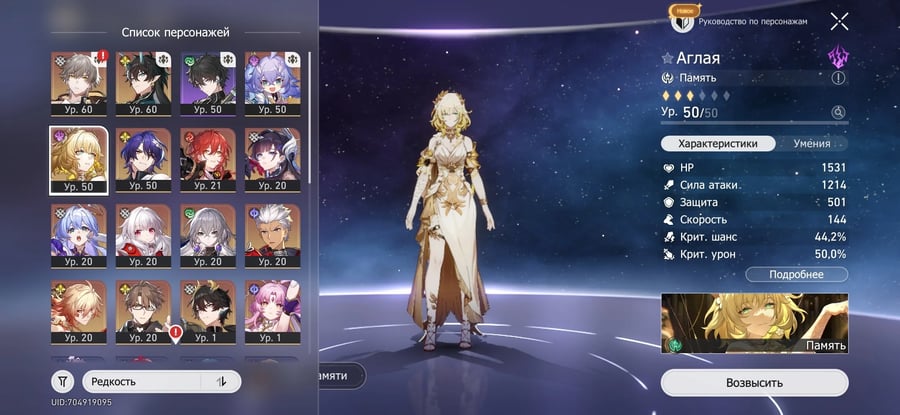Close the character screen with the X
The image size is (900, 415).
point(839,20)
